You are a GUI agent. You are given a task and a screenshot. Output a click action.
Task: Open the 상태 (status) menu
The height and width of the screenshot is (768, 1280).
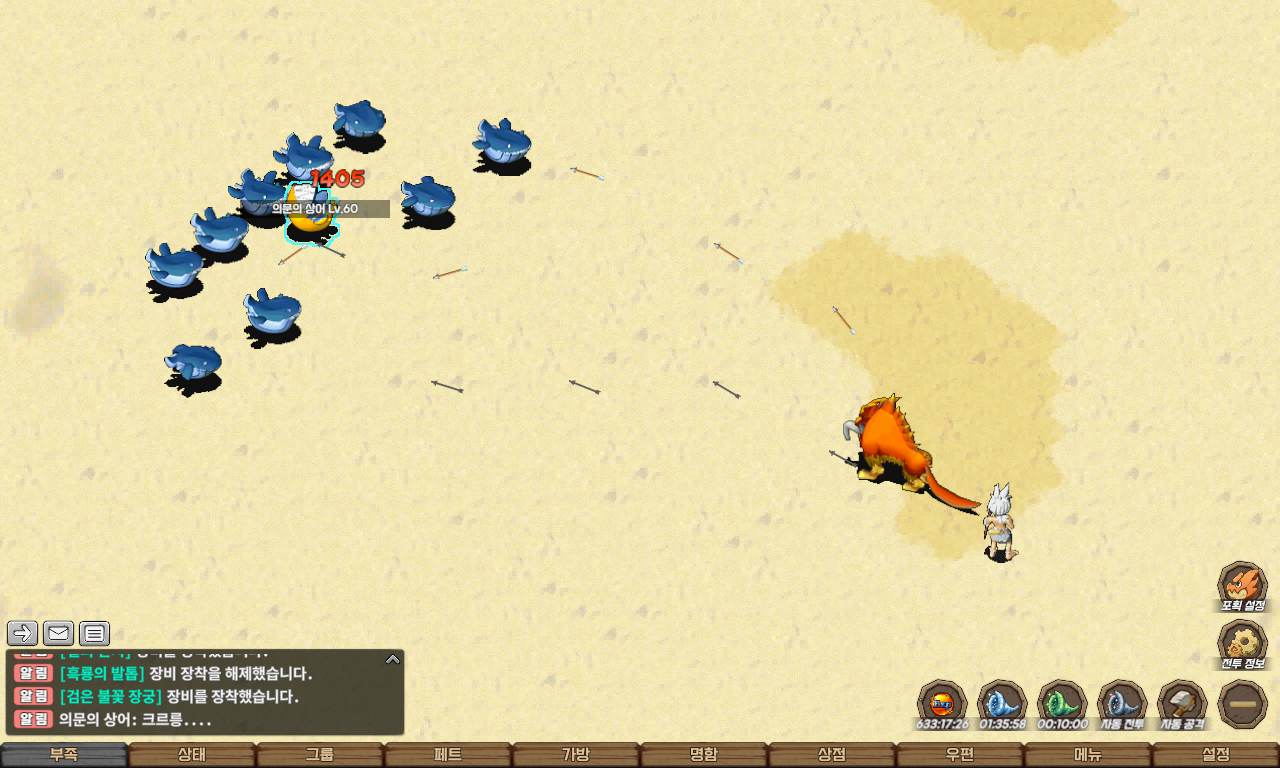[x=192, y=755]
